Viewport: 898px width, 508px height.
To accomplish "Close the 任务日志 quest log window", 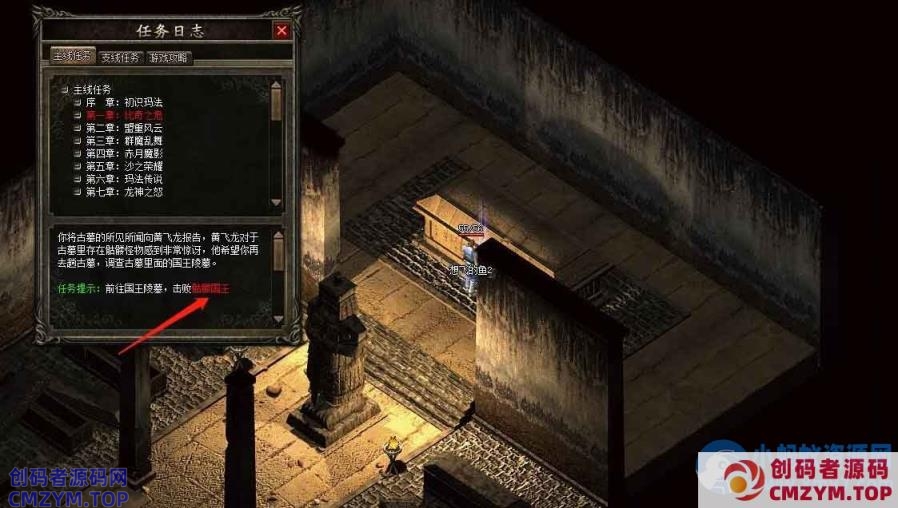I will pyautogui.click(x=282, y=30).
